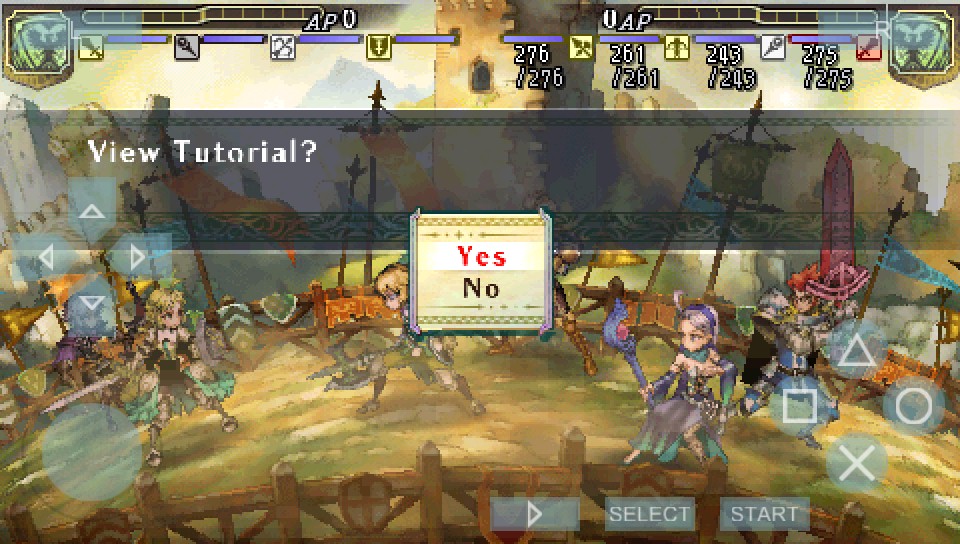Viewport: 960px width, 544px height.
Task: Toggle the emulator fast-forward arrow button
Action: (x=535, y=514)
